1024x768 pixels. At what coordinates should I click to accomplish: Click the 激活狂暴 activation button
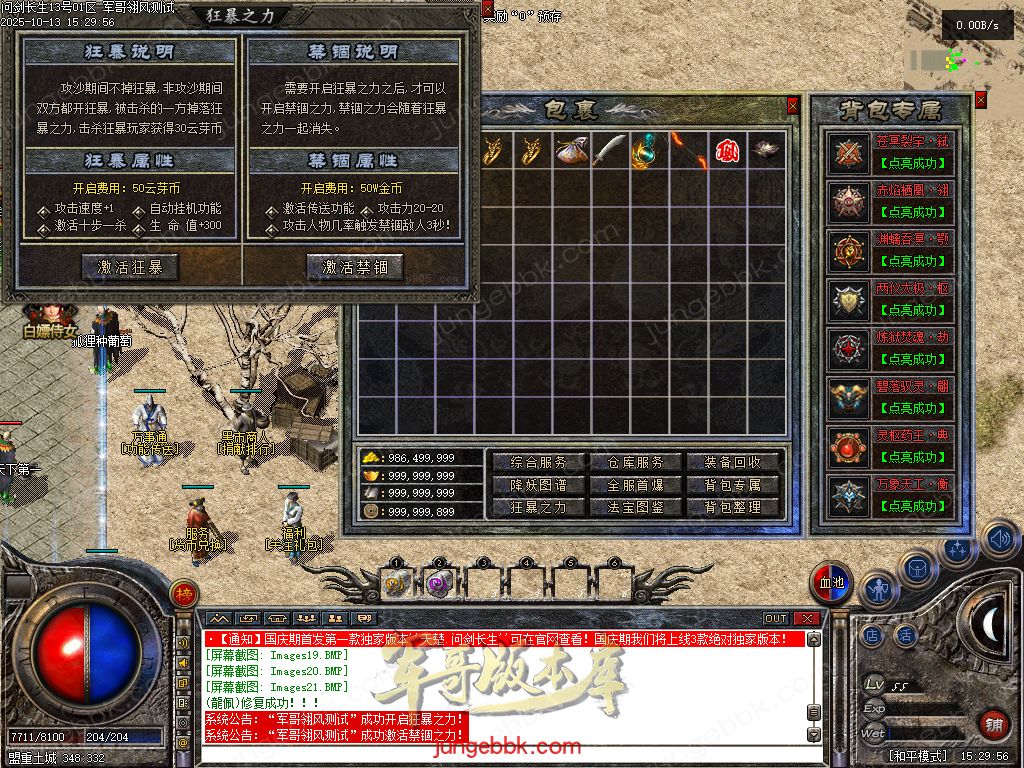tap(130, 267)
